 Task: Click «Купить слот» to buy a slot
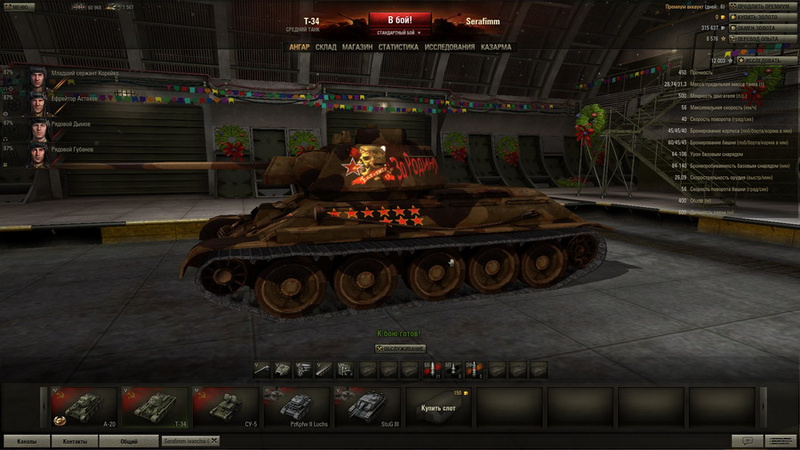(438, 408)
